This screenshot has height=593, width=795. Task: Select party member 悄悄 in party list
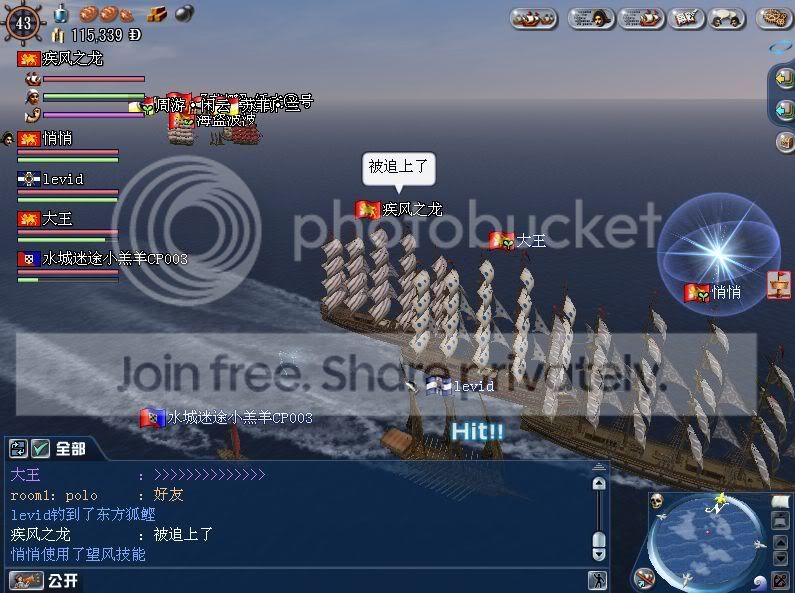[x=58, y=139]
